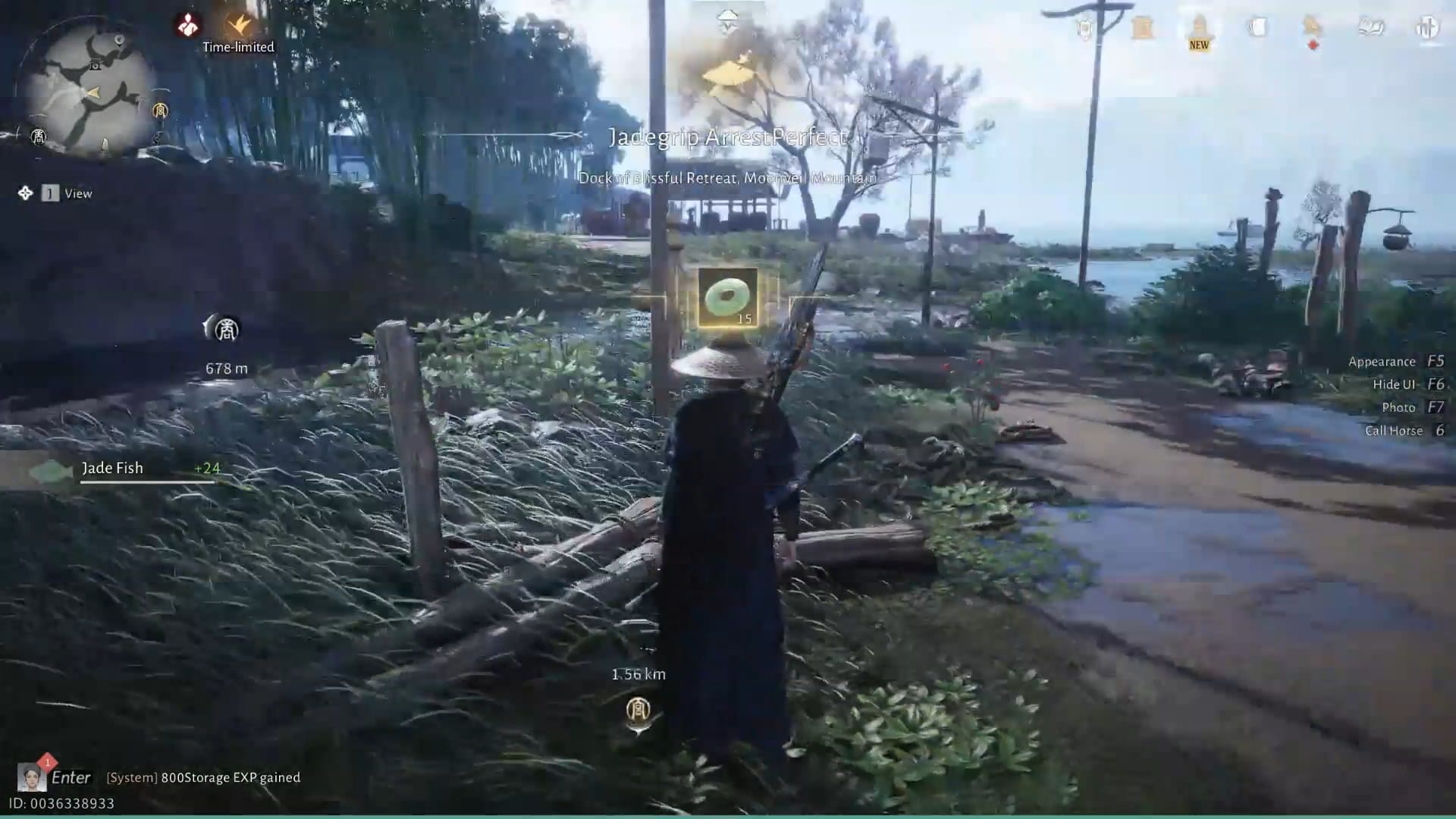Expand the Jadegrip ArrestPerfect quest banner

click(x=726, y=136)
